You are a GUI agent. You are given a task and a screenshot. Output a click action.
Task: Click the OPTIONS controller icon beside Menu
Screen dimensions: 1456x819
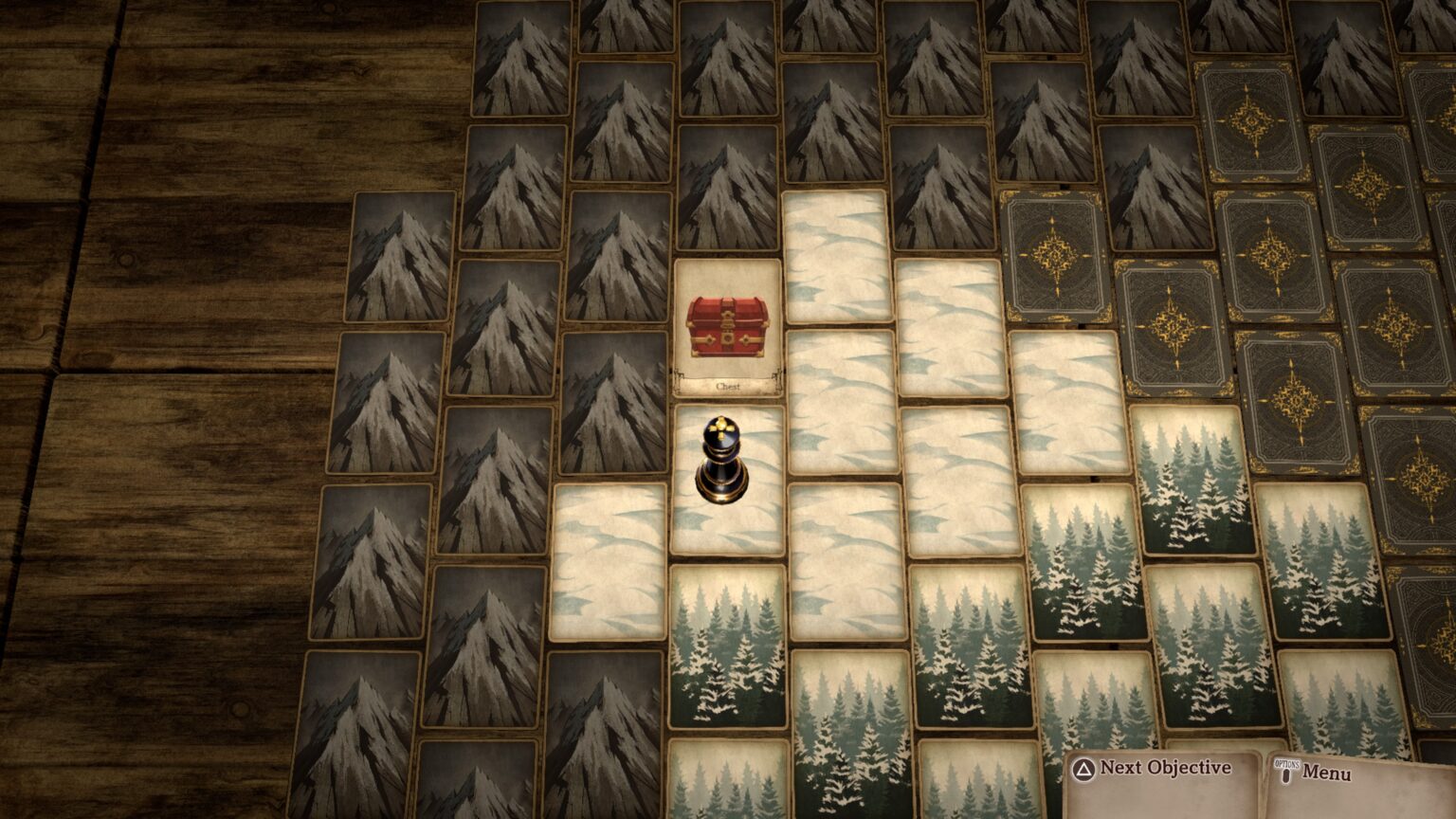(x=1287, y=770)
